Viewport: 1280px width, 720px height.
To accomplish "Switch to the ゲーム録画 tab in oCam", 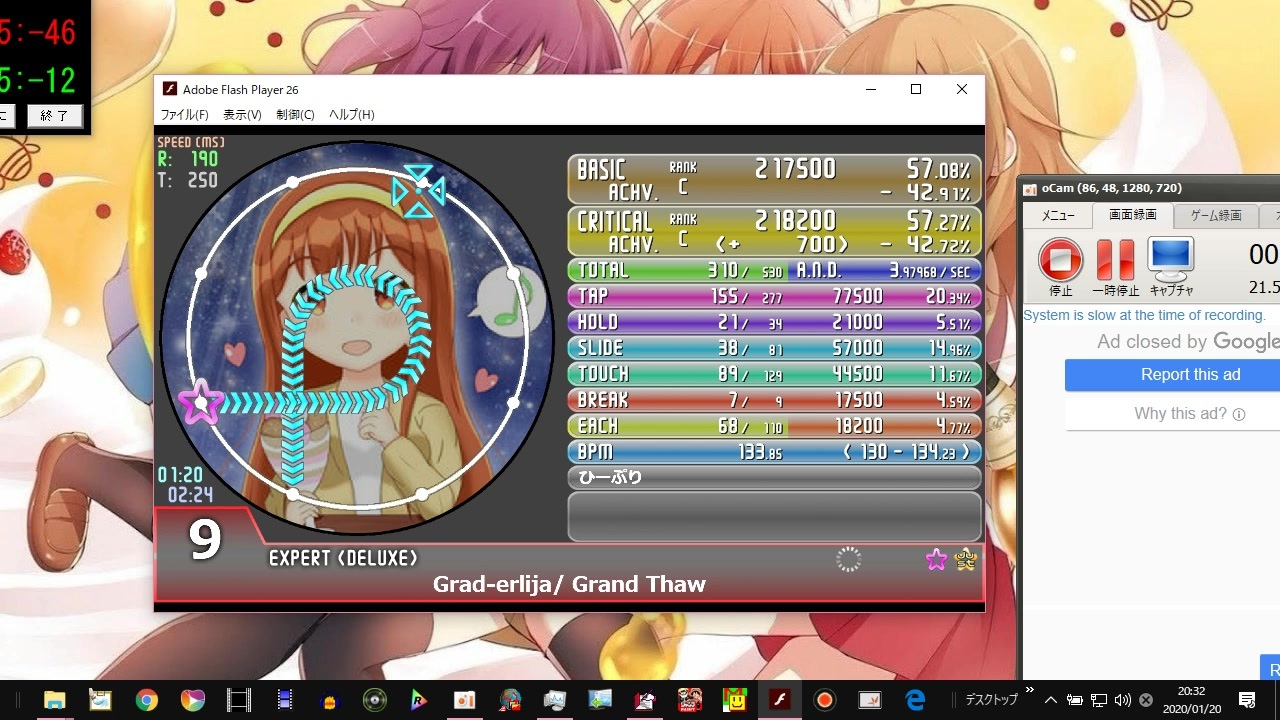I will [1215, 215].
